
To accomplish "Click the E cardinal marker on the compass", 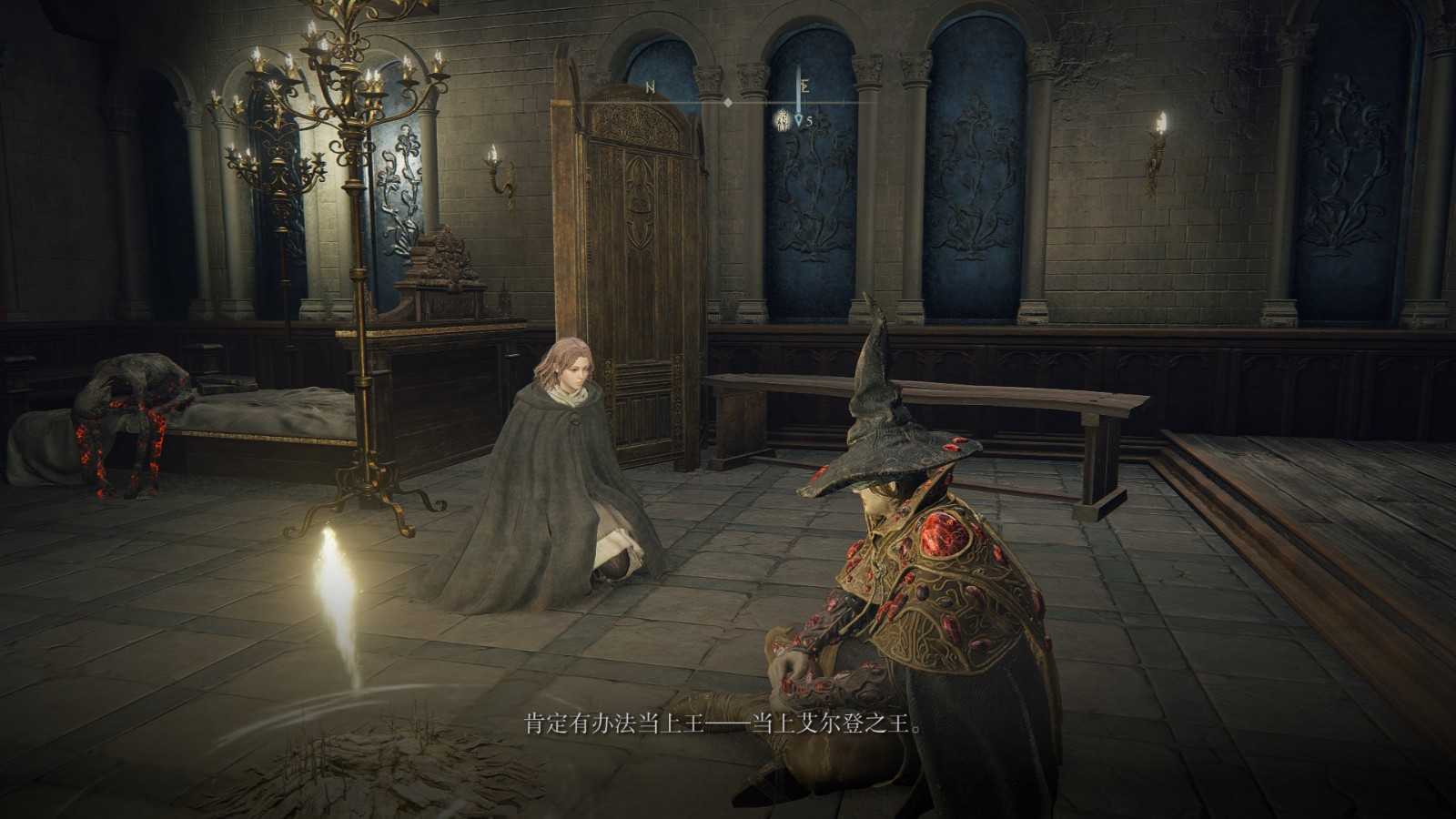I will tap(804, 86).
